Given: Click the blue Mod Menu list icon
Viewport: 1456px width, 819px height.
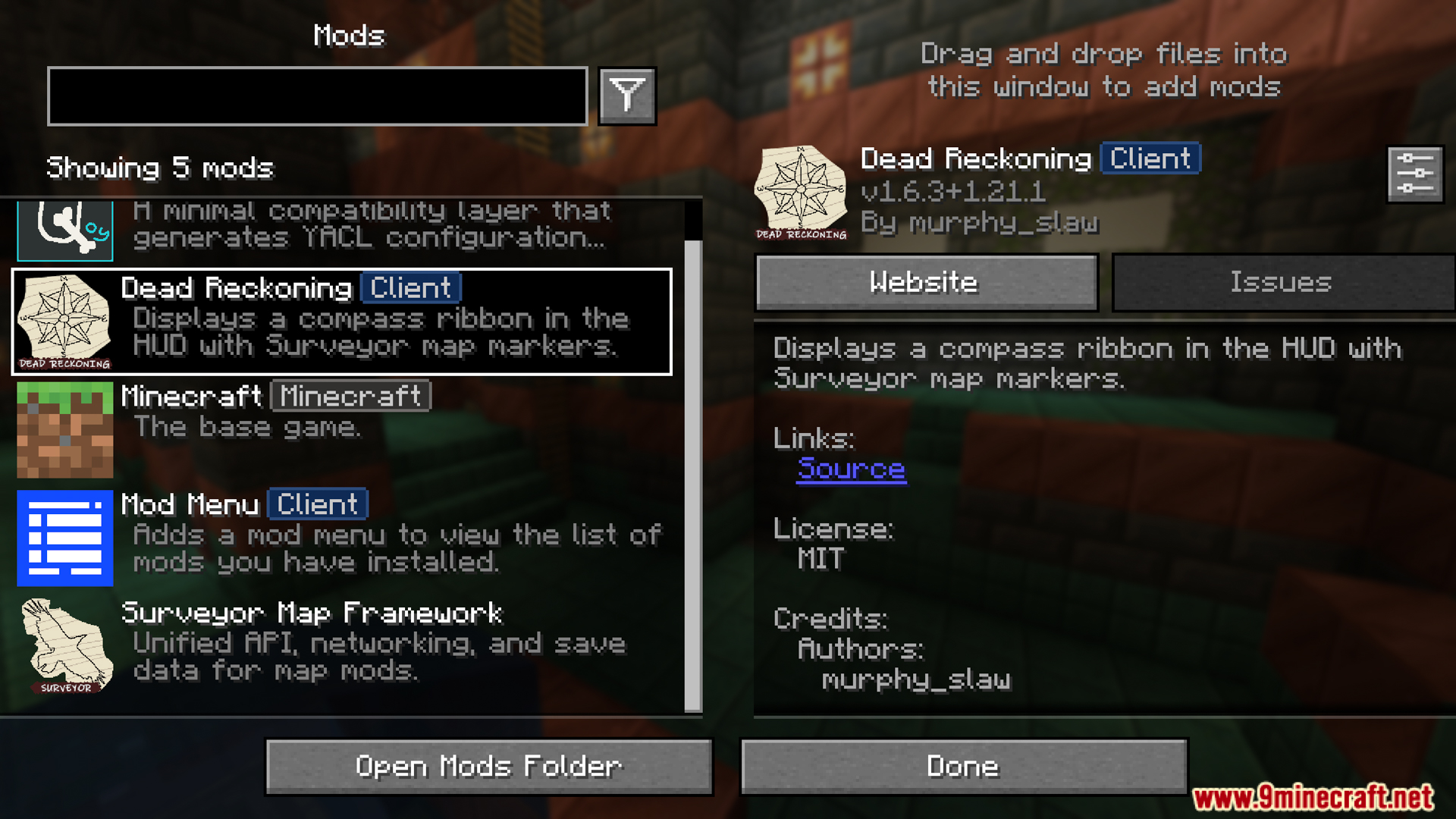Looking at the screenshot, I should pyautogui.click(x=64, y=538).
